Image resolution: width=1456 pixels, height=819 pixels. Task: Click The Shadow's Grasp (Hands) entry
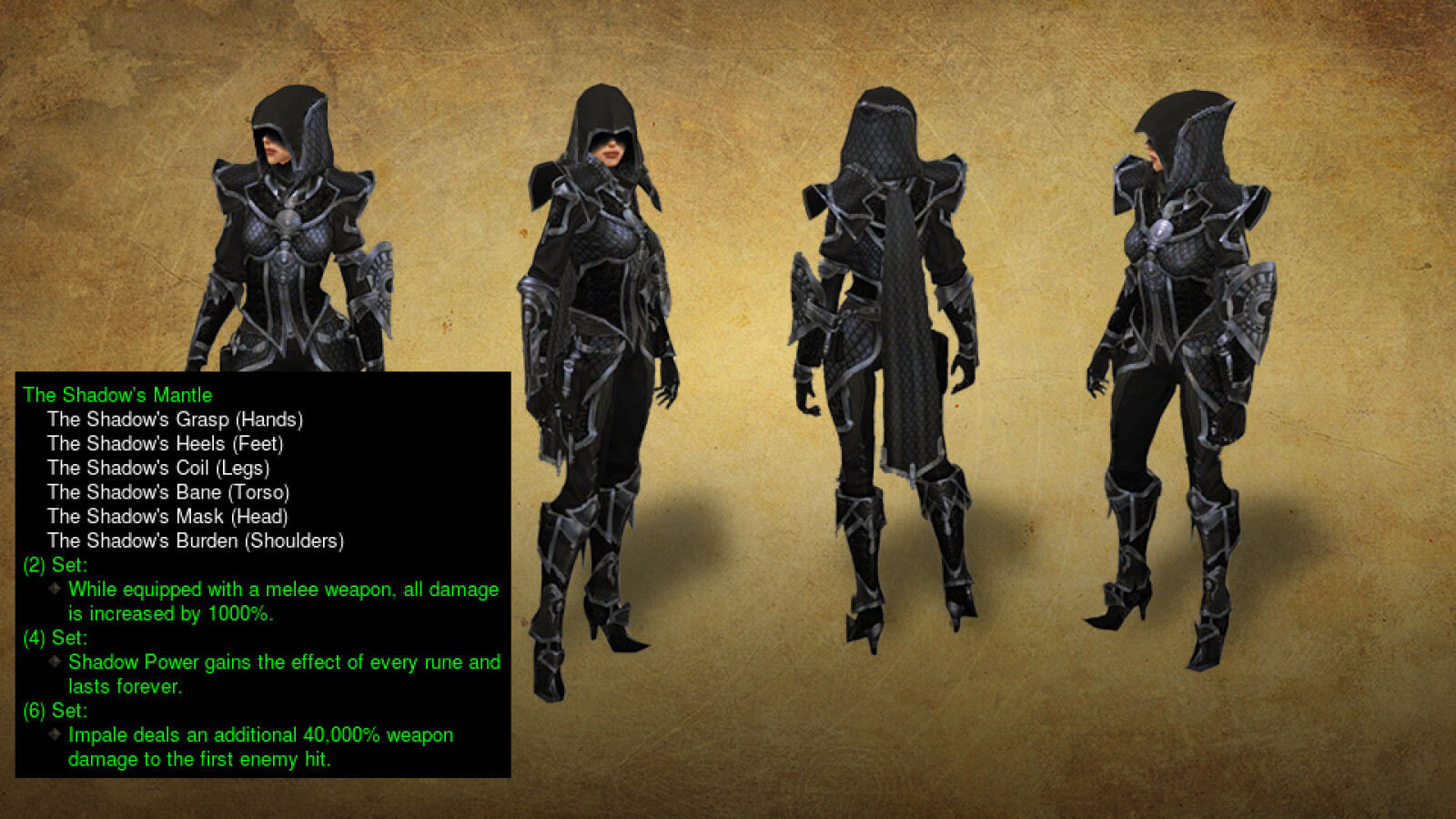point(176,420)
